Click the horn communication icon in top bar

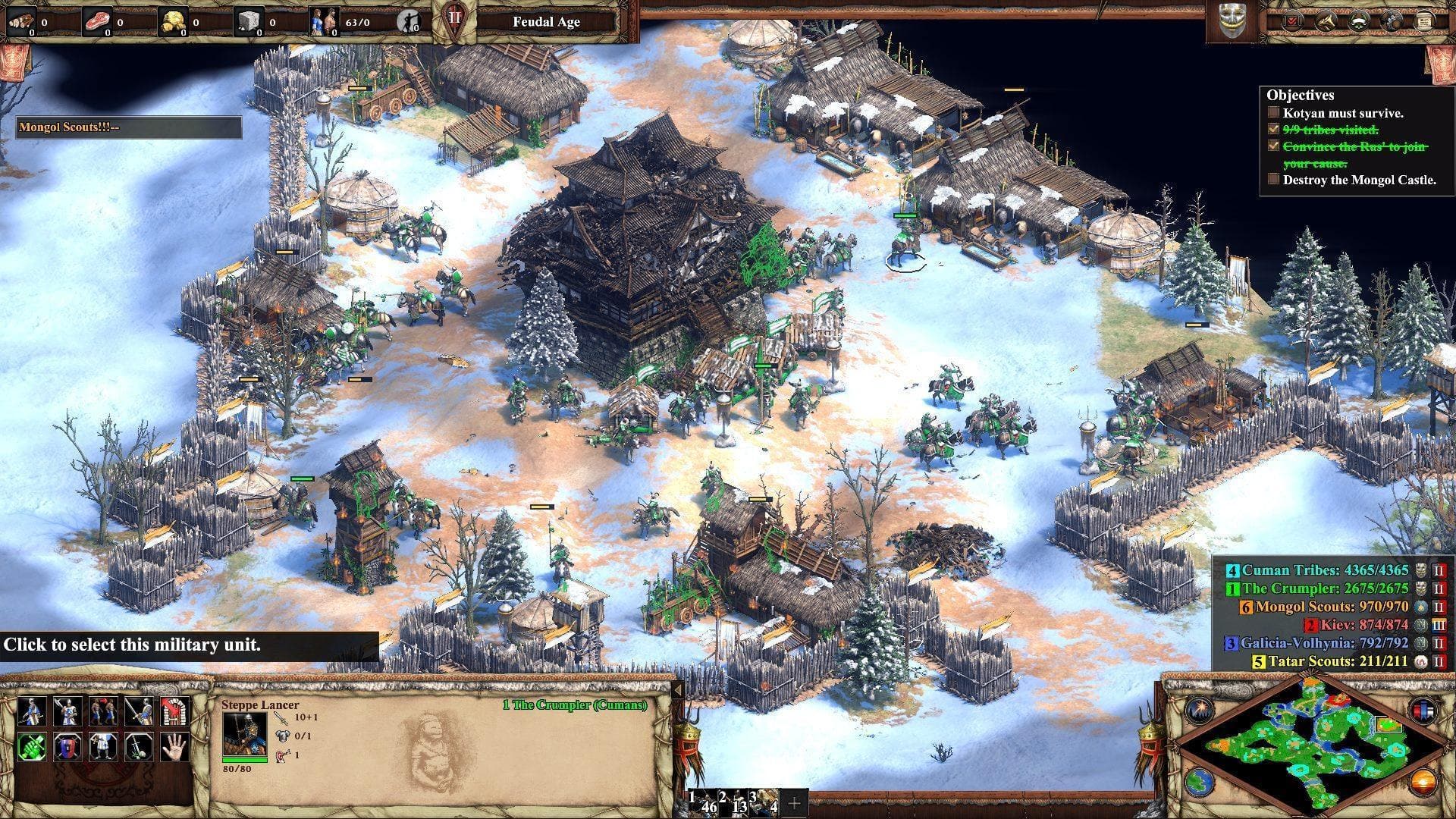pyautogui.click(x=1326, y=21)
